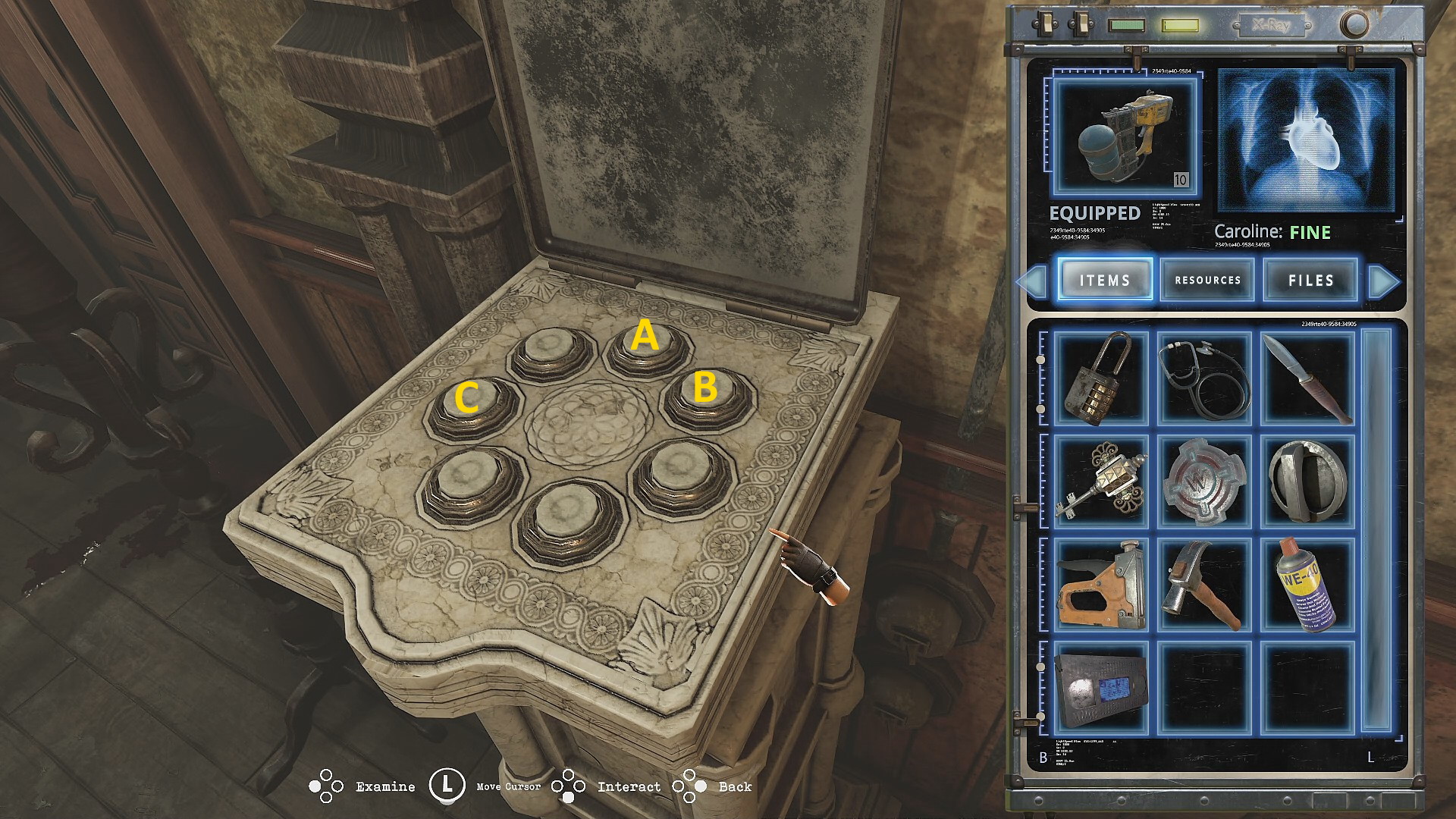The width and height of the screenshot is (1456, 819).
Task: Choose the stethoscope in the inventory
Action: pyautogui.click(x=1204, y=378)
